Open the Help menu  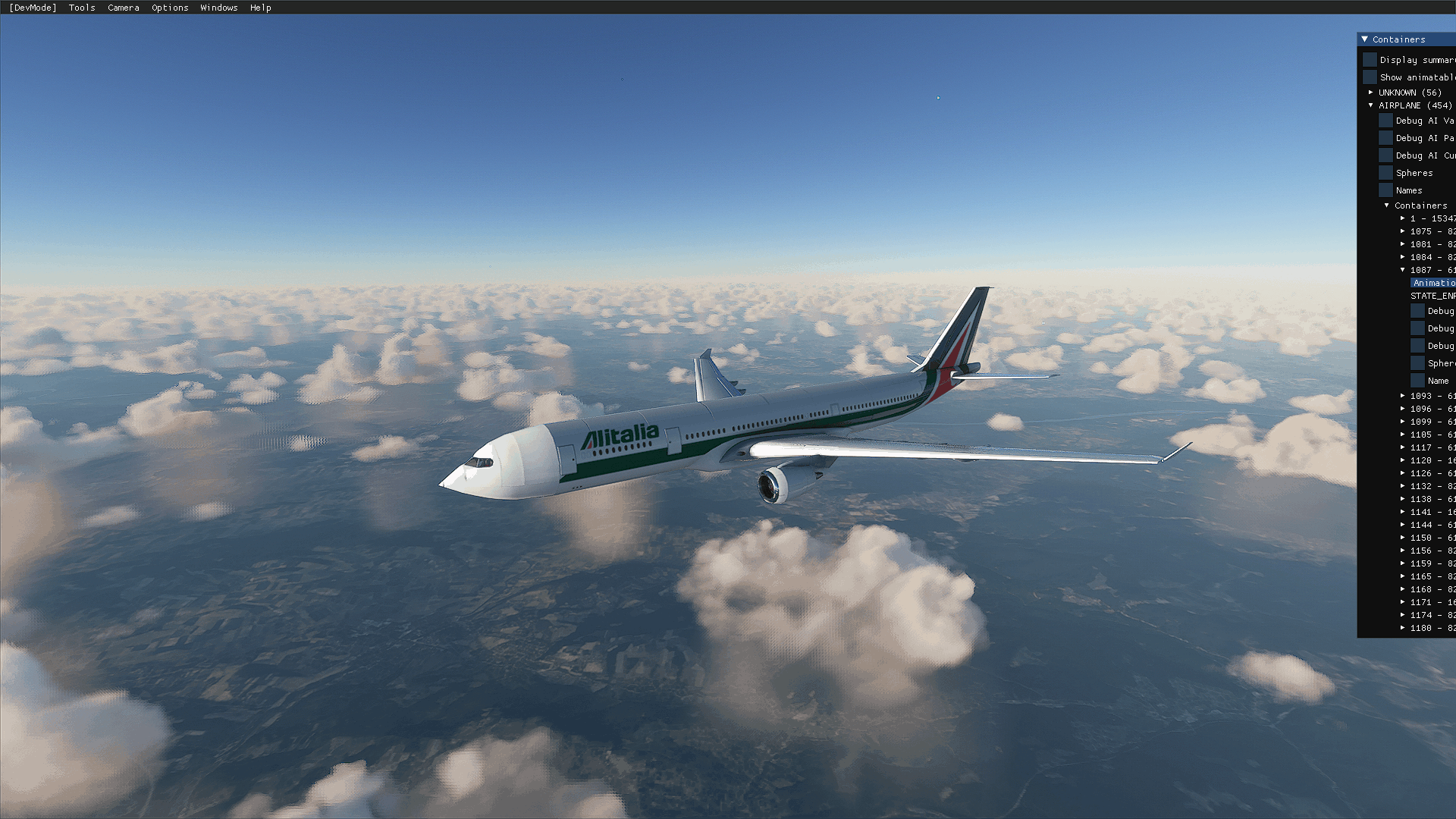tap(261, 8)
